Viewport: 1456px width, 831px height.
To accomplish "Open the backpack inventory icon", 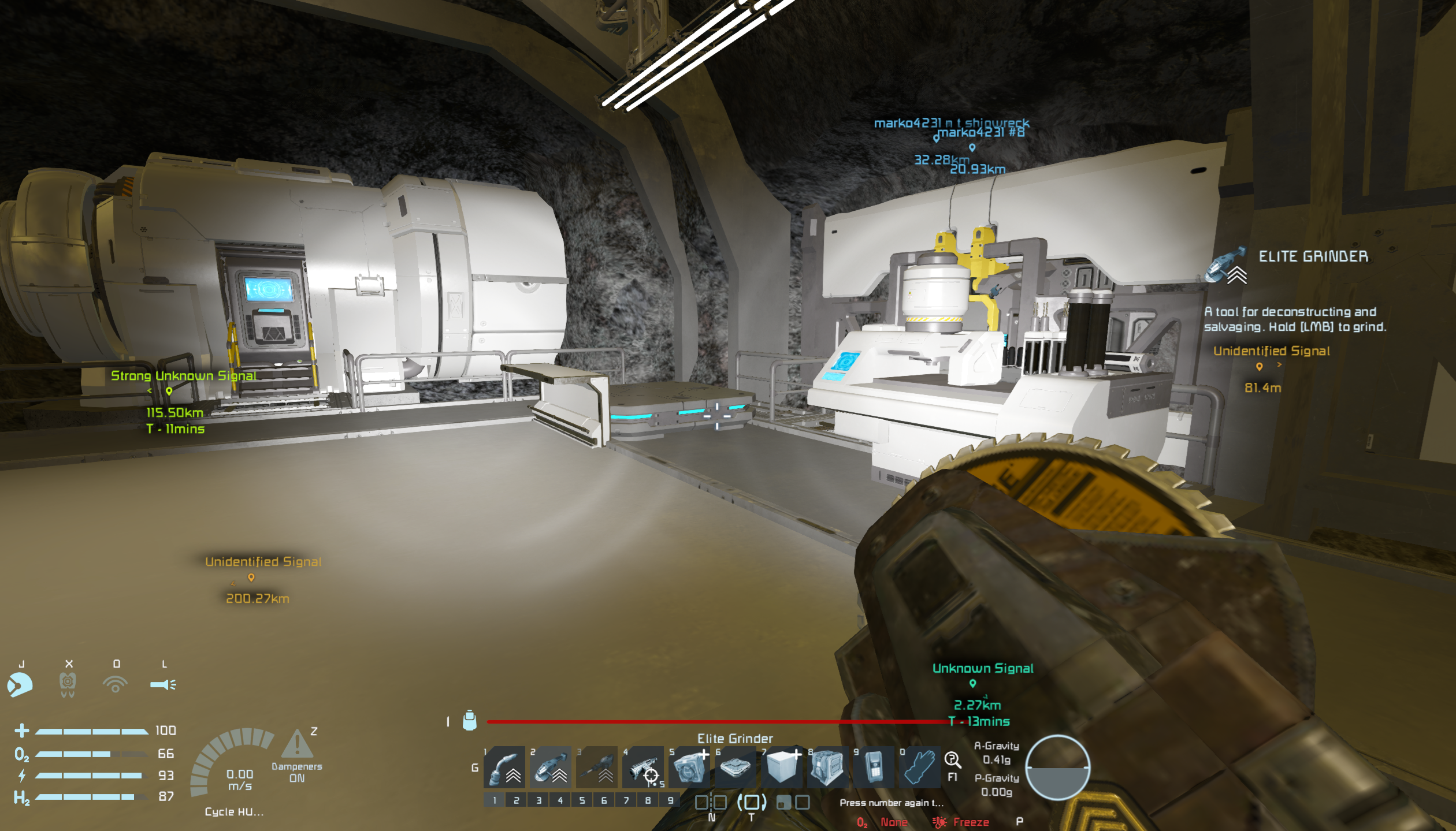I will pos(470,721).
